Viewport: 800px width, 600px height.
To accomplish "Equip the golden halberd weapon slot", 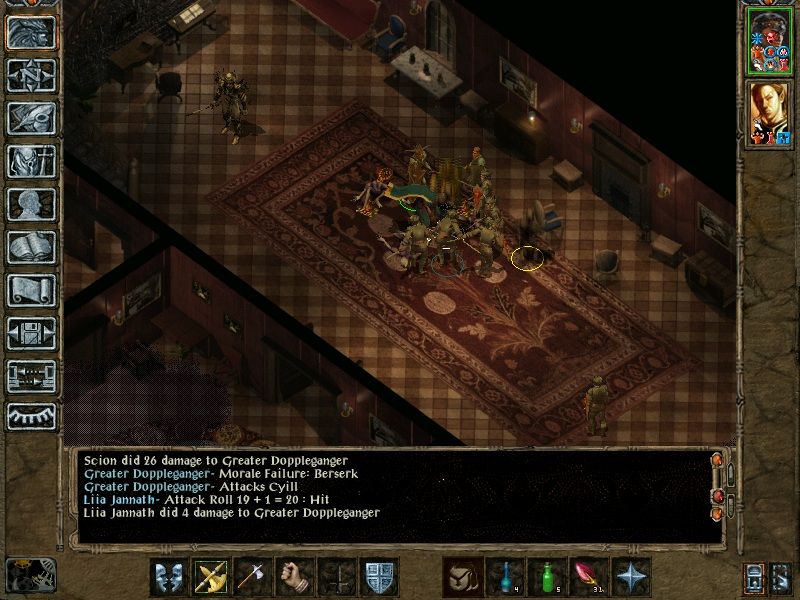I will click(212, 577).
